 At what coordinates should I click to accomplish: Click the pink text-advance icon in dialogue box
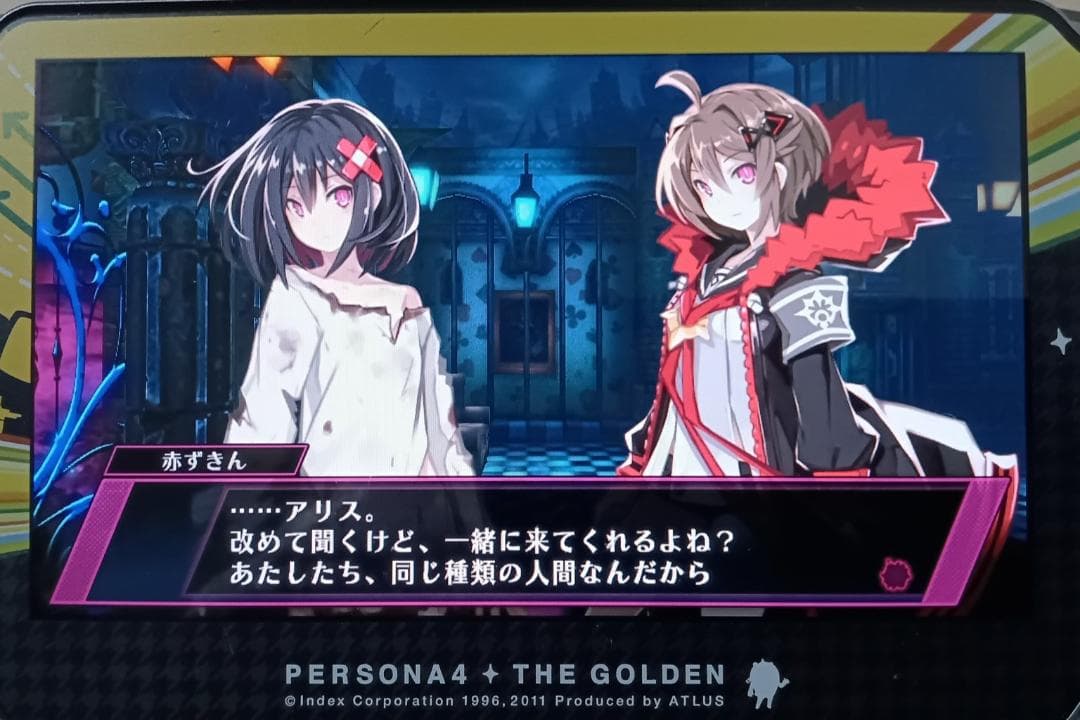896,574
